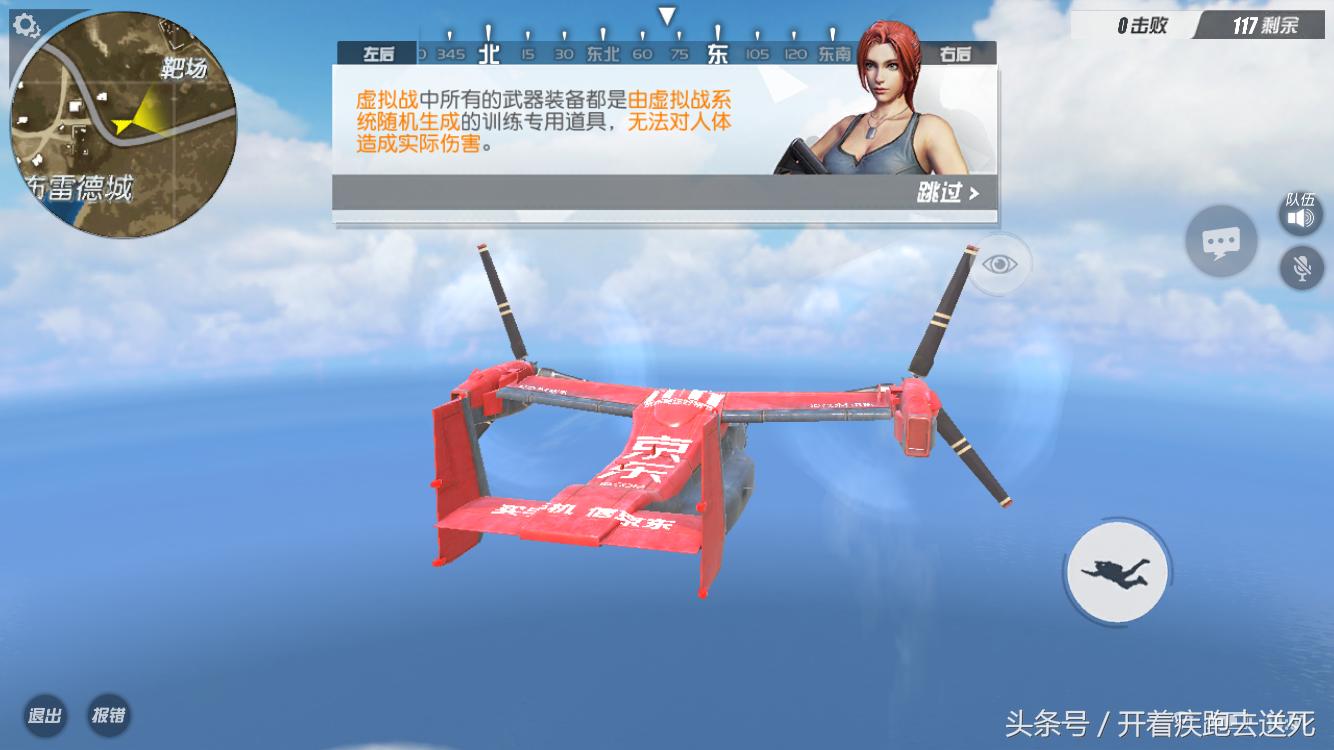Tap the 117剩余 players remaining counter
1334x750 pixels.
pyautogui.click(x=1268, y=24)
